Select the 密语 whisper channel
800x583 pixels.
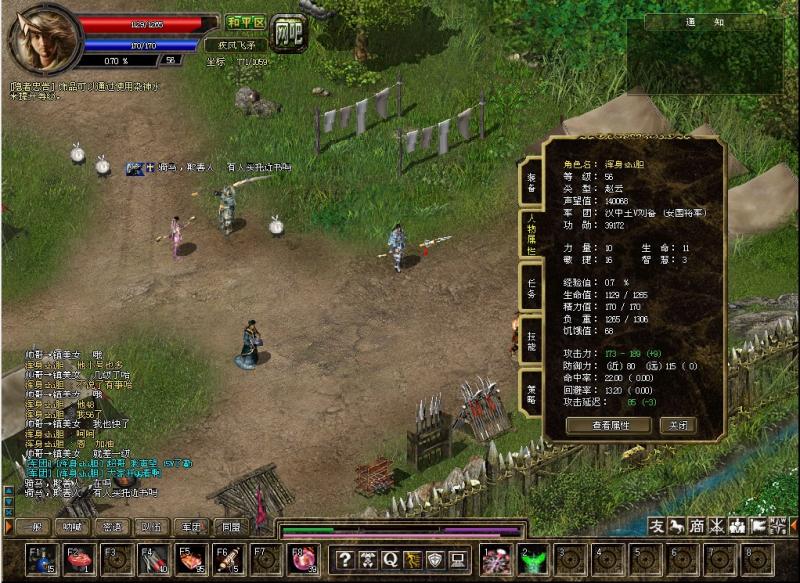[112, 527]
